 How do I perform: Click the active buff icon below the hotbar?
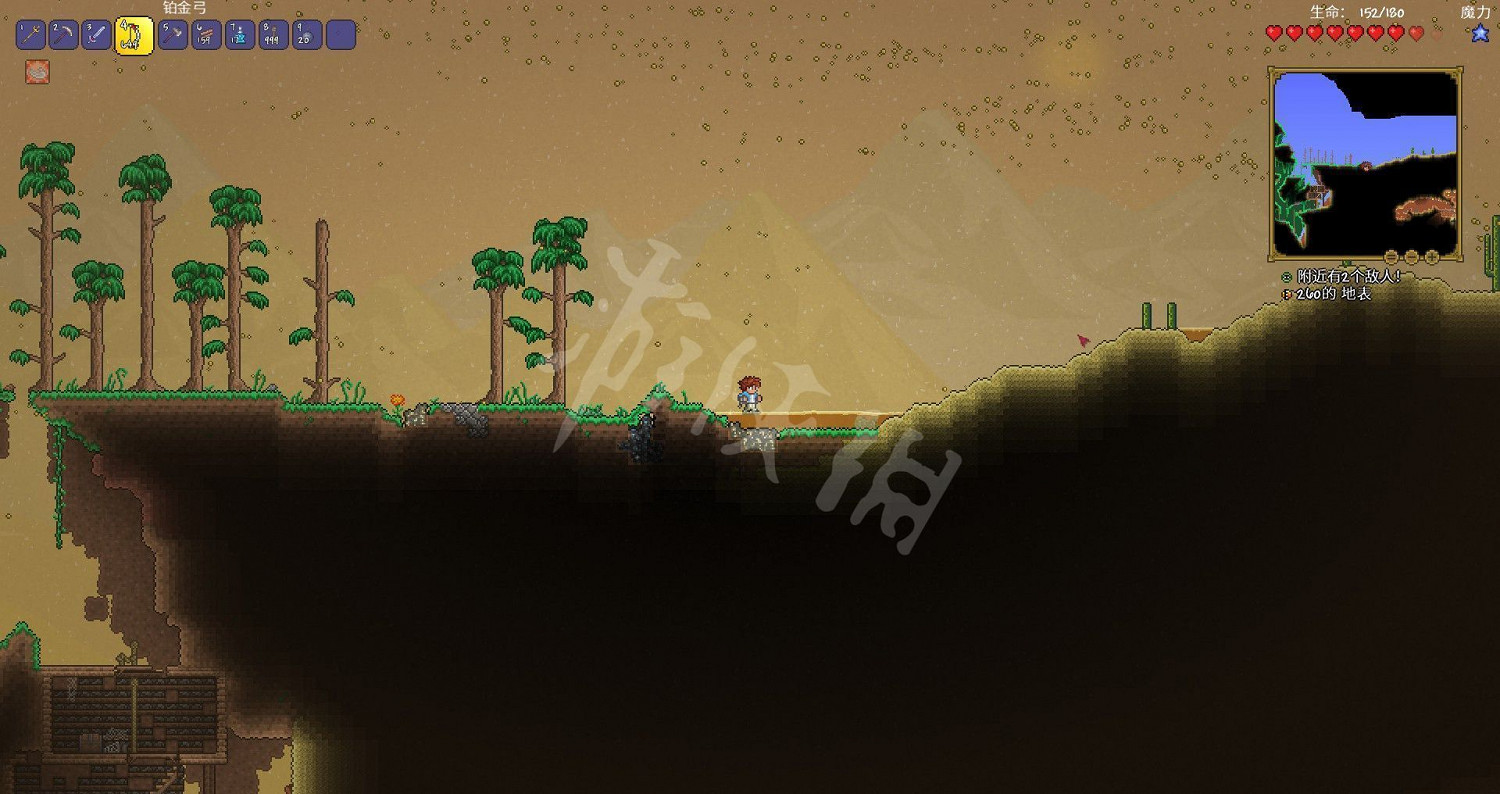[37, 70]
